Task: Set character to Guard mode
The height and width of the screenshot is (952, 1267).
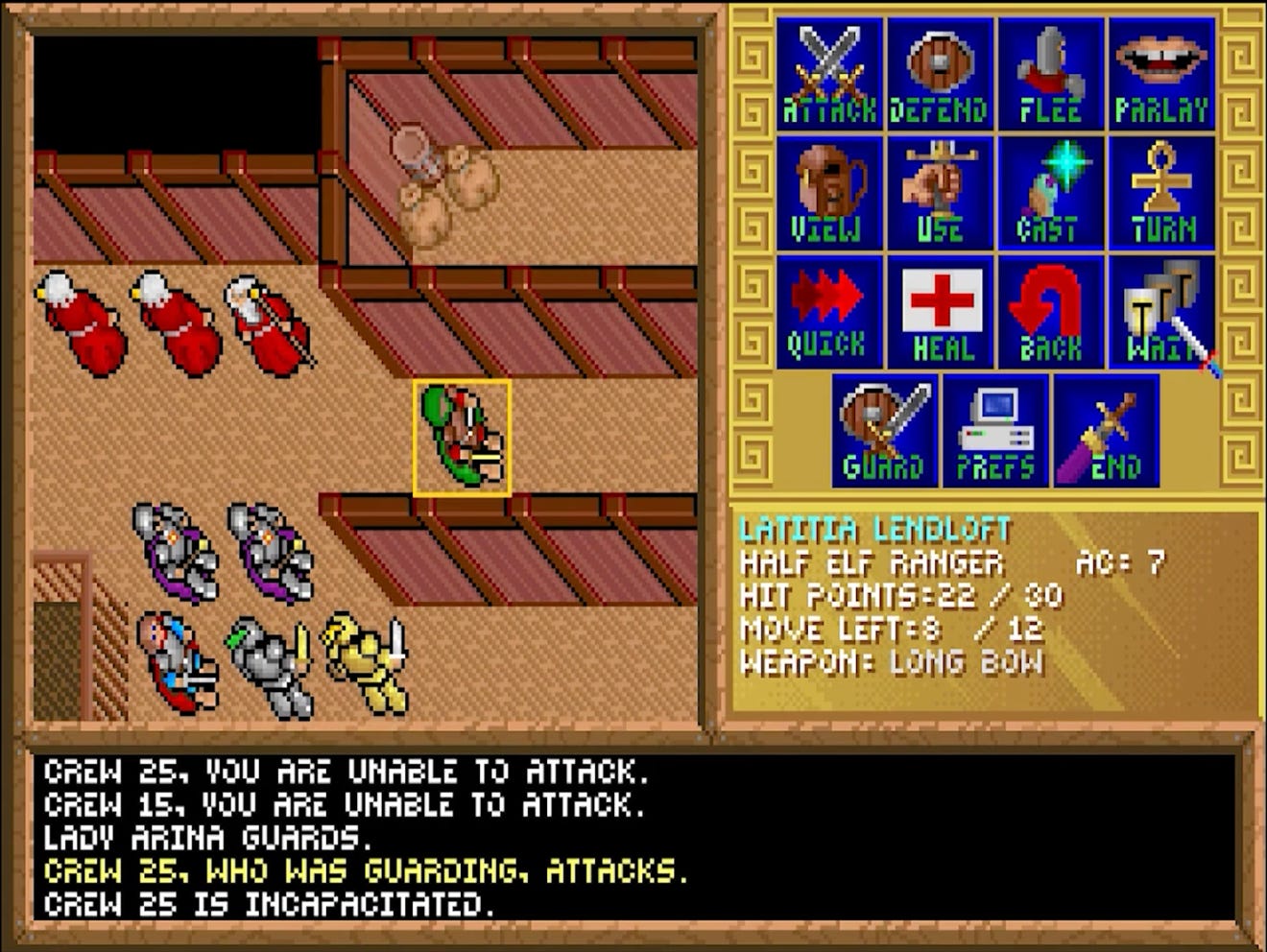Action: [x=883, y=429]
